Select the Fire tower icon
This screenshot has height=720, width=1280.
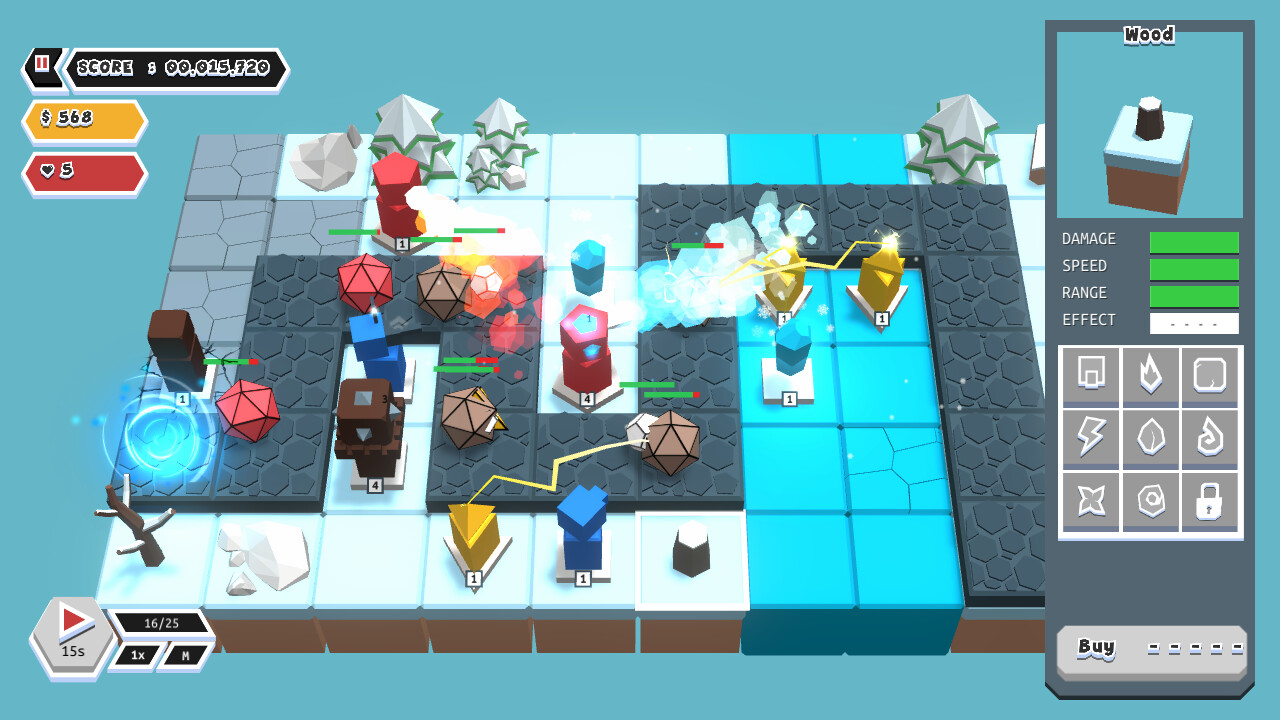tap(1150, 377)
